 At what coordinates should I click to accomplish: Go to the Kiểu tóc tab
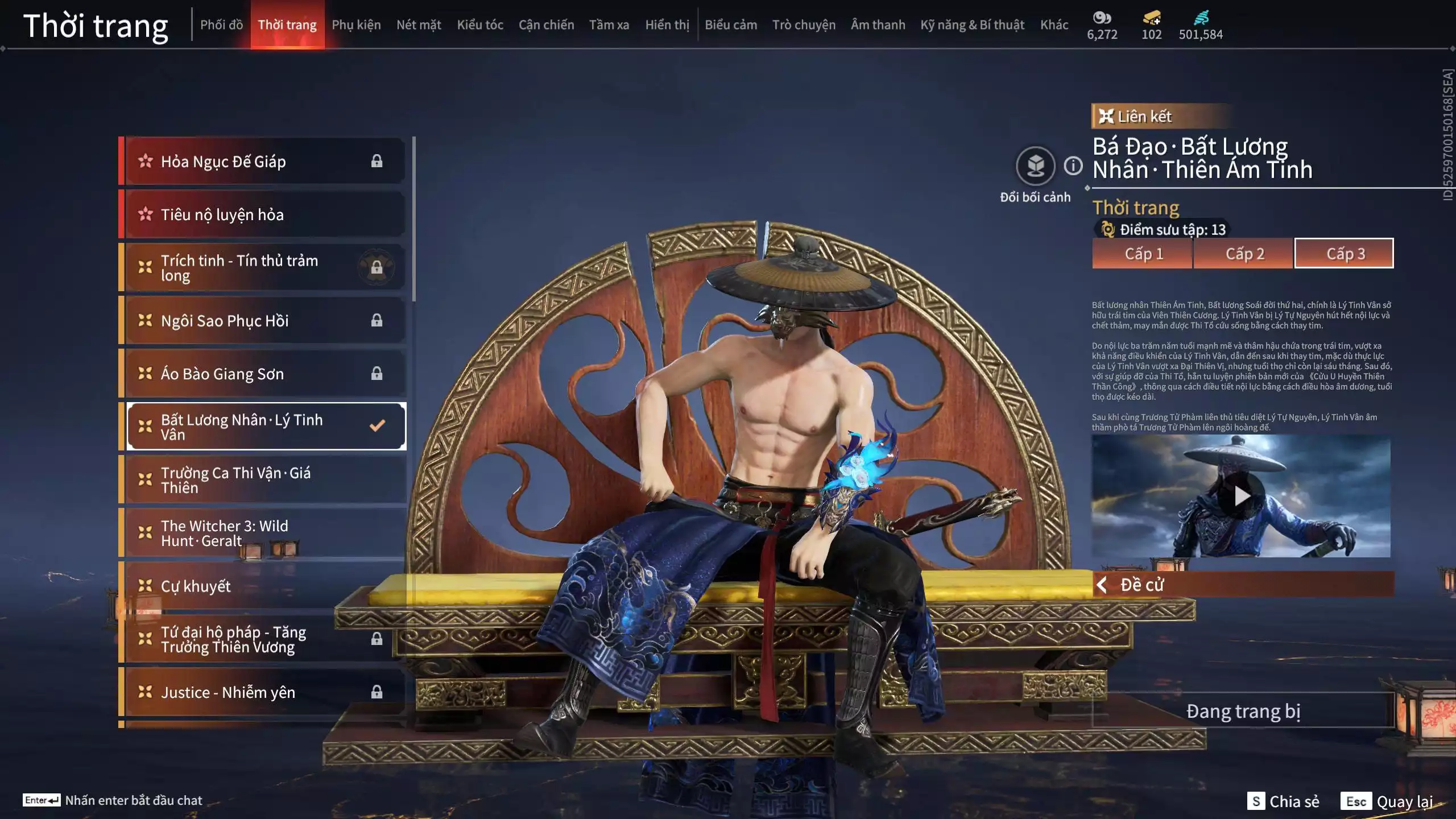tap(479, 25)
